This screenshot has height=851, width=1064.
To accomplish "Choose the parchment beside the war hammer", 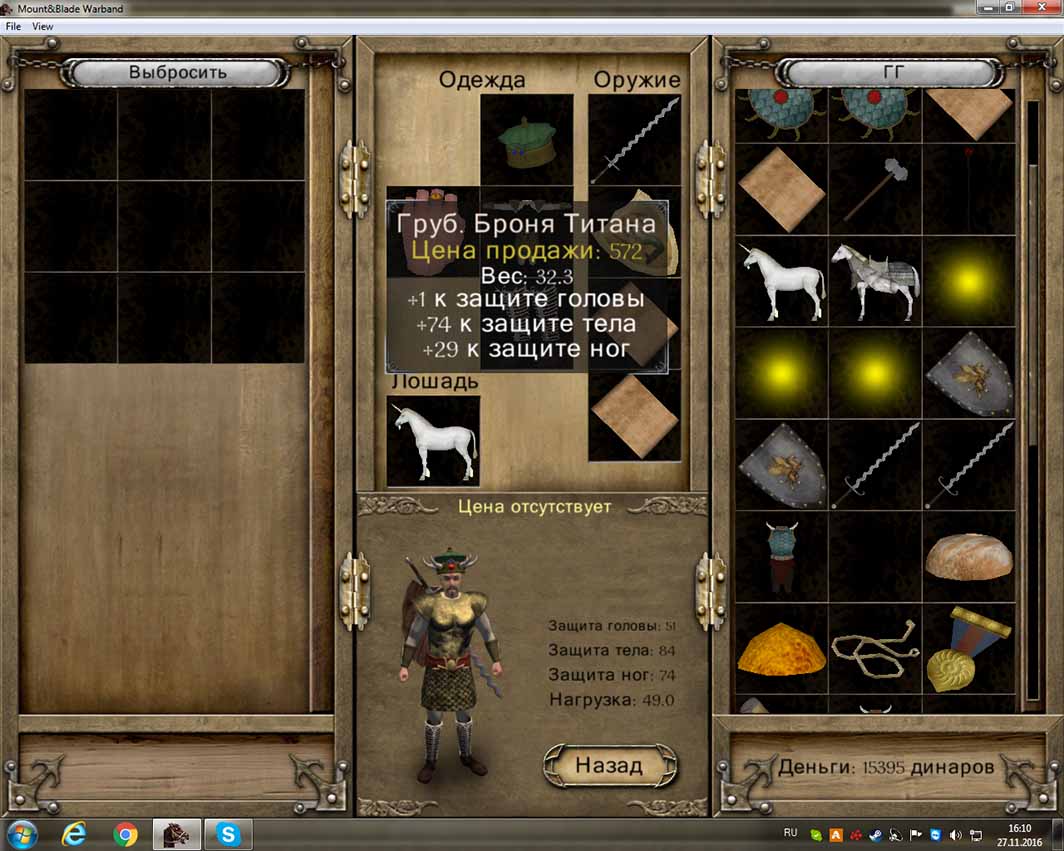I will tap(782, 190).
